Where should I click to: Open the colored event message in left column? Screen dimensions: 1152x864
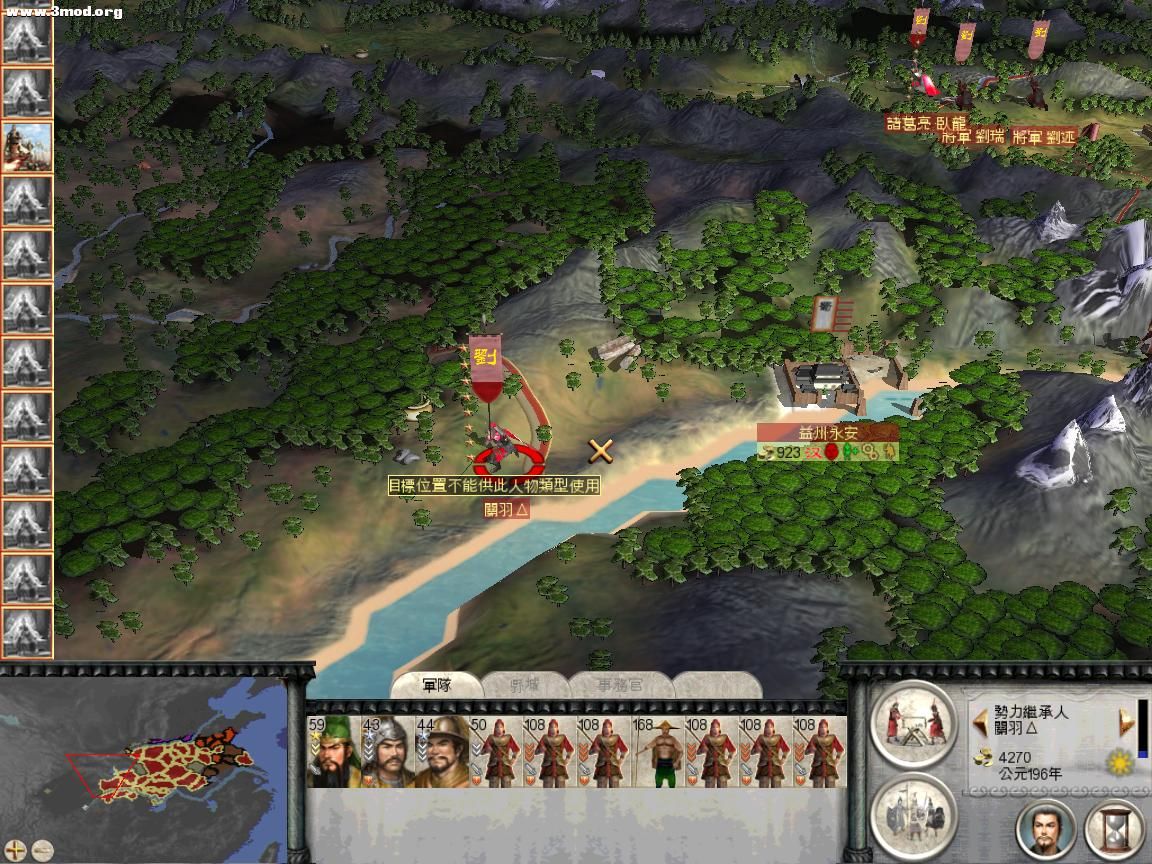pos(27,146)
